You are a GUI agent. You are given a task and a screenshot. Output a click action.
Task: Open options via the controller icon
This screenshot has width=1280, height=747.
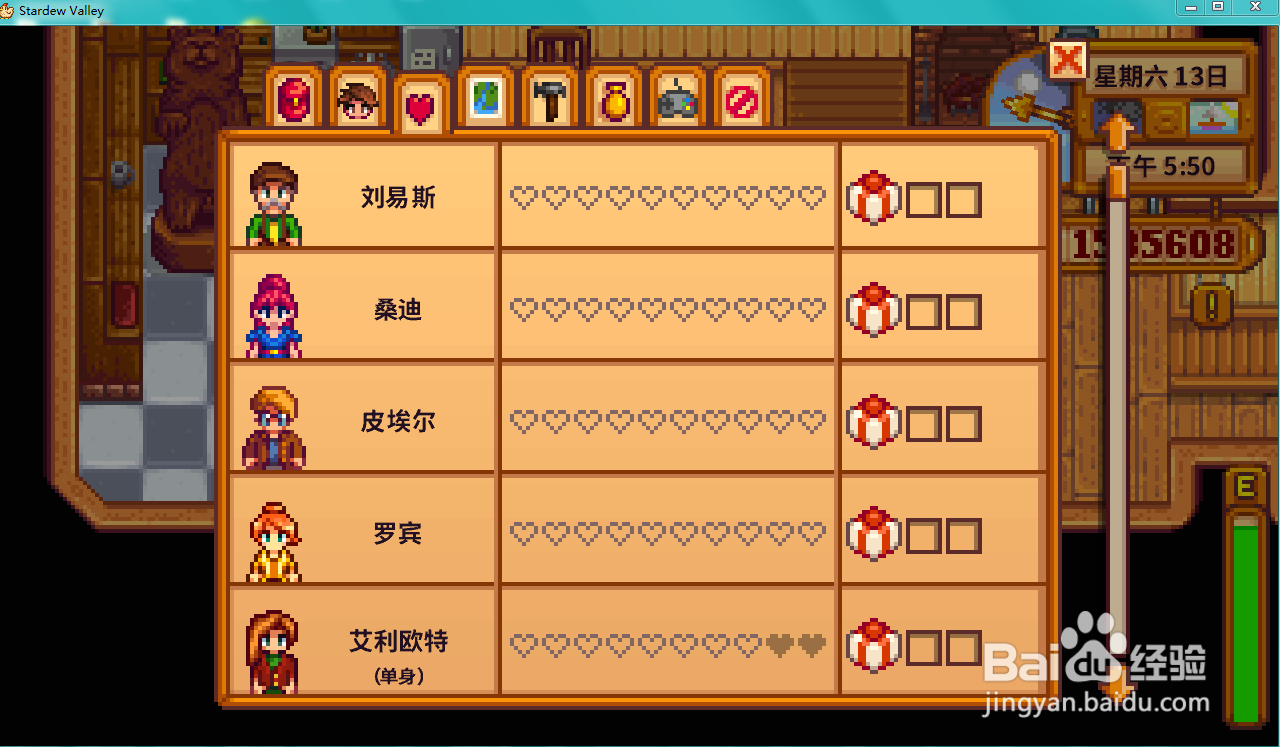(x=678, y=97)
